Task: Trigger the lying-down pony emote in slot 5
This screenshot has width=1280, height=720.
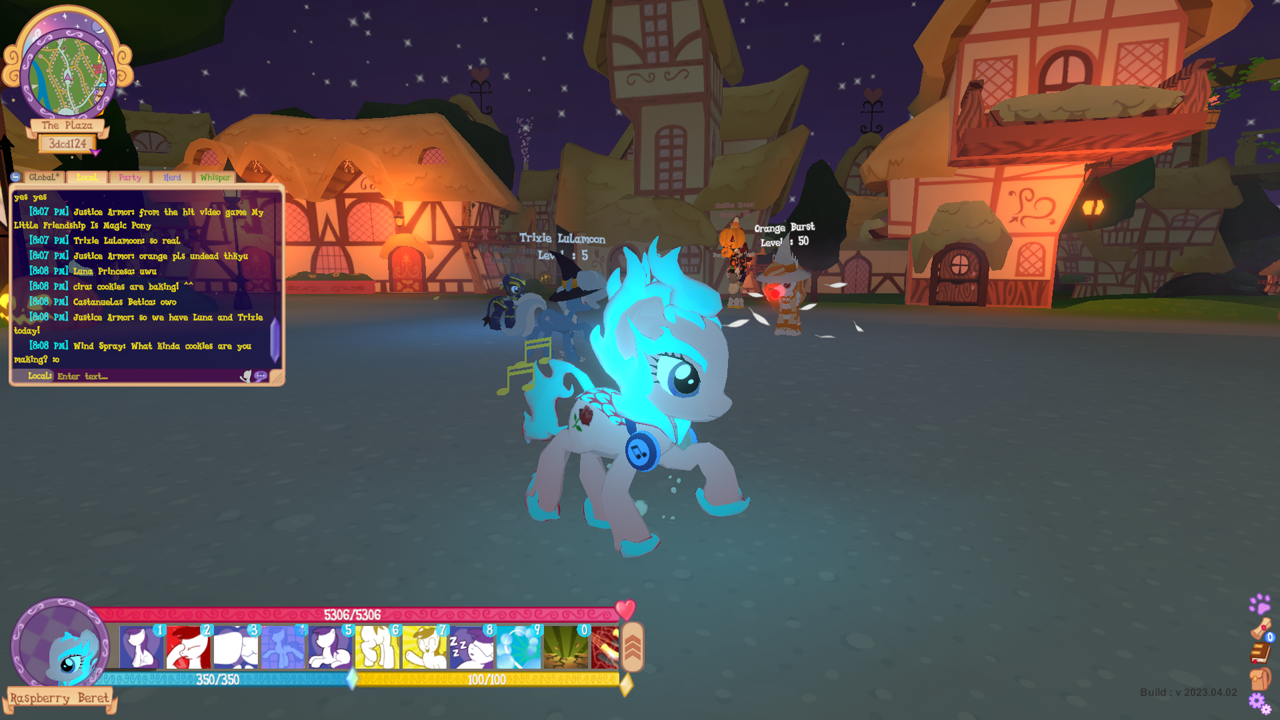Action: (330, 648)
